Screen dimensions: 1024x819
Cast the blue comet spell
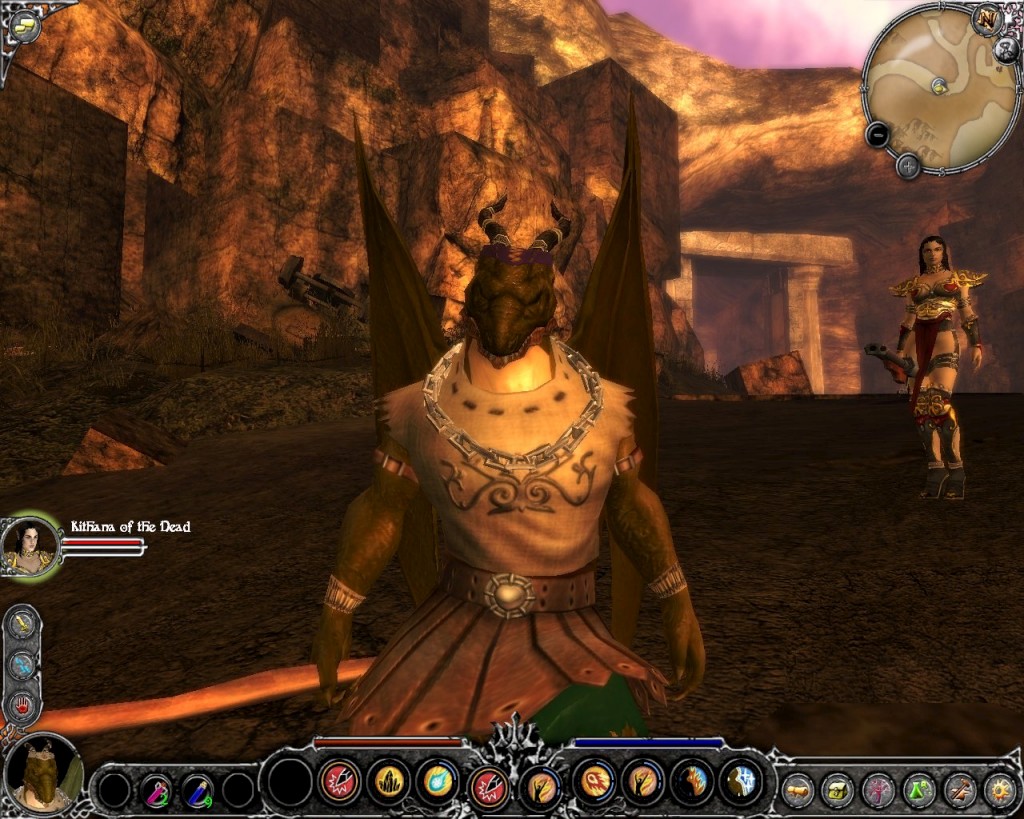(x=438, y=780)
